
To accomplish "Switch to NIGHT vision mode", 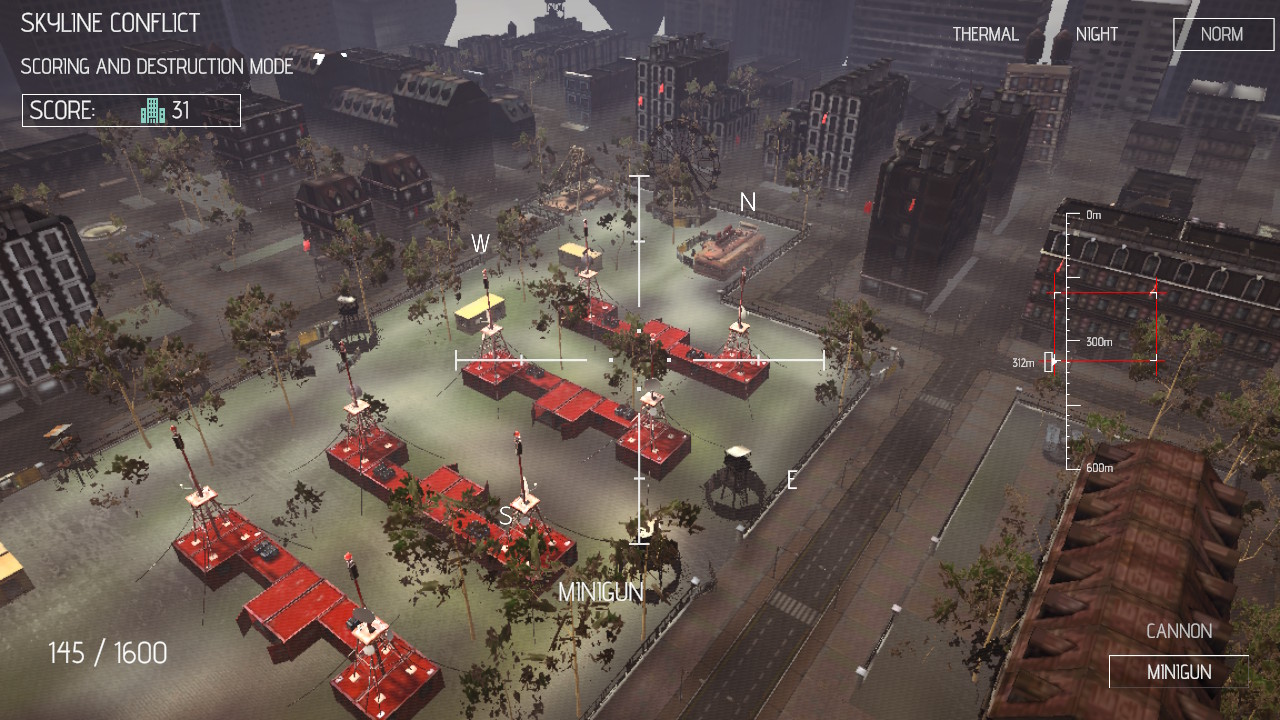I will pyautogui.click(x=1096, y=33).
